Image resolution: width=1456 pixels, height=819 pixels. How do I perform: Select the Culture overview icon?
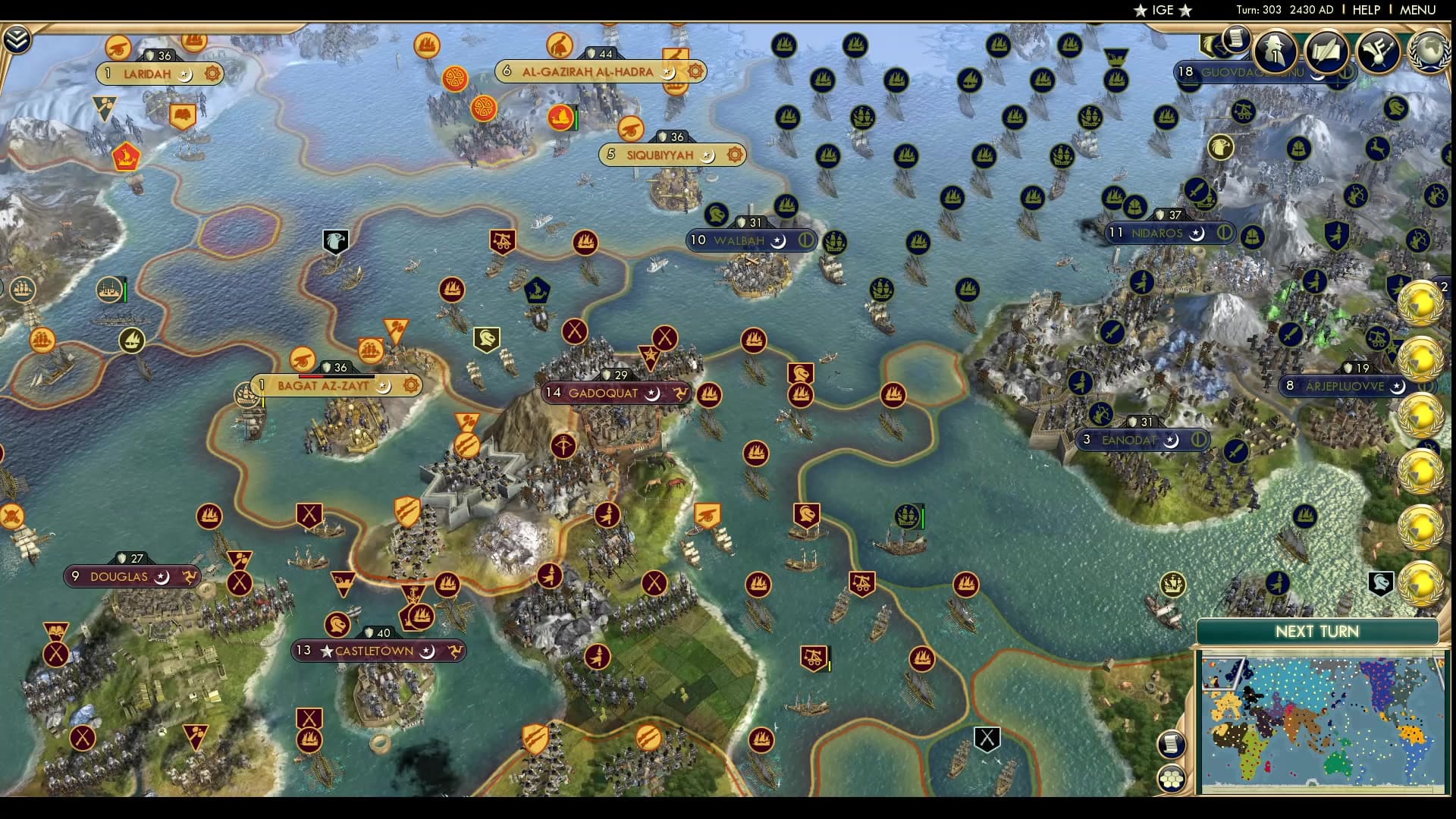click(x=1379, y=52)
